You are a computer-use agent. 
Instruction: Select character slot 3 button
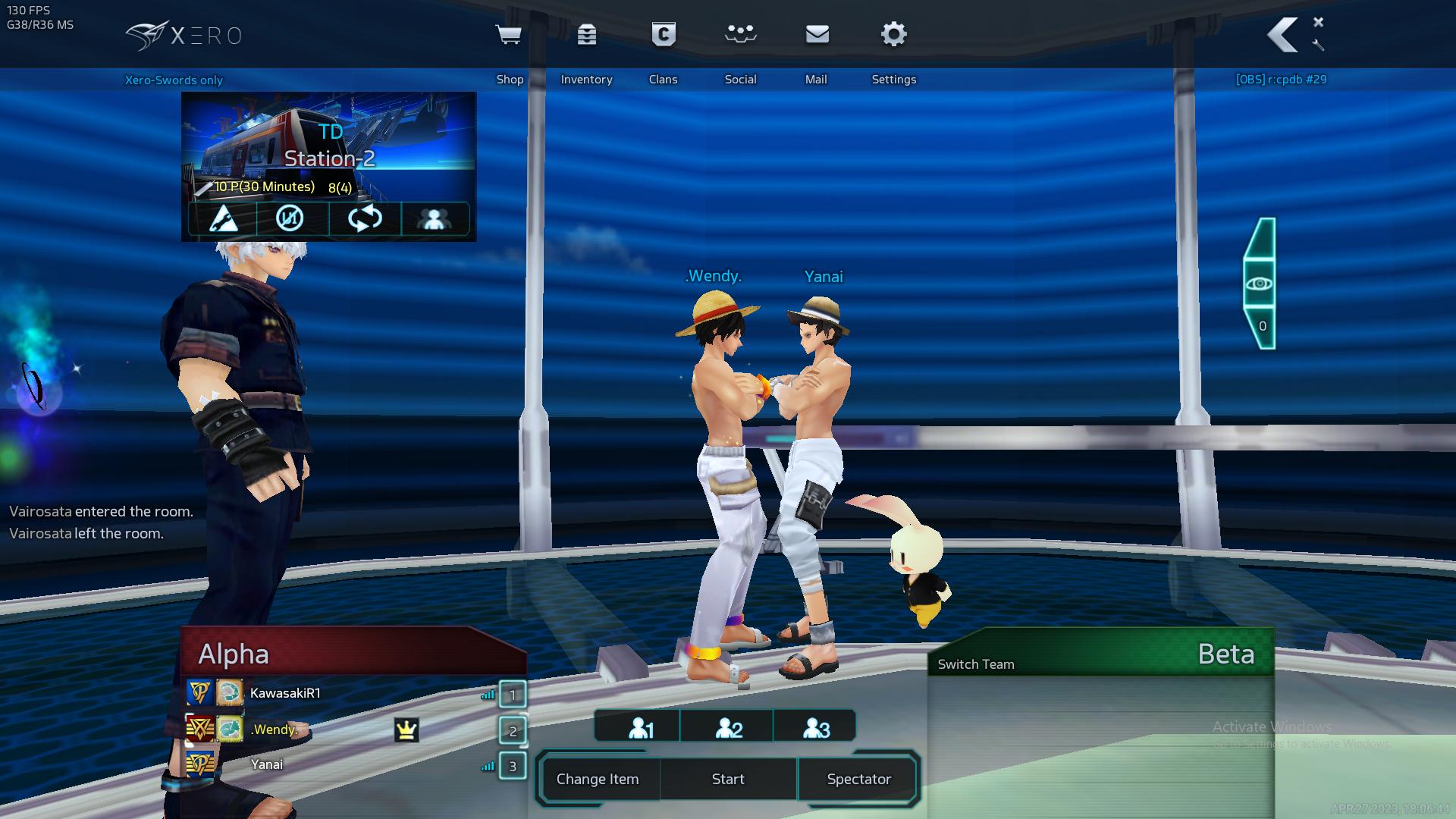click(816, 728)
